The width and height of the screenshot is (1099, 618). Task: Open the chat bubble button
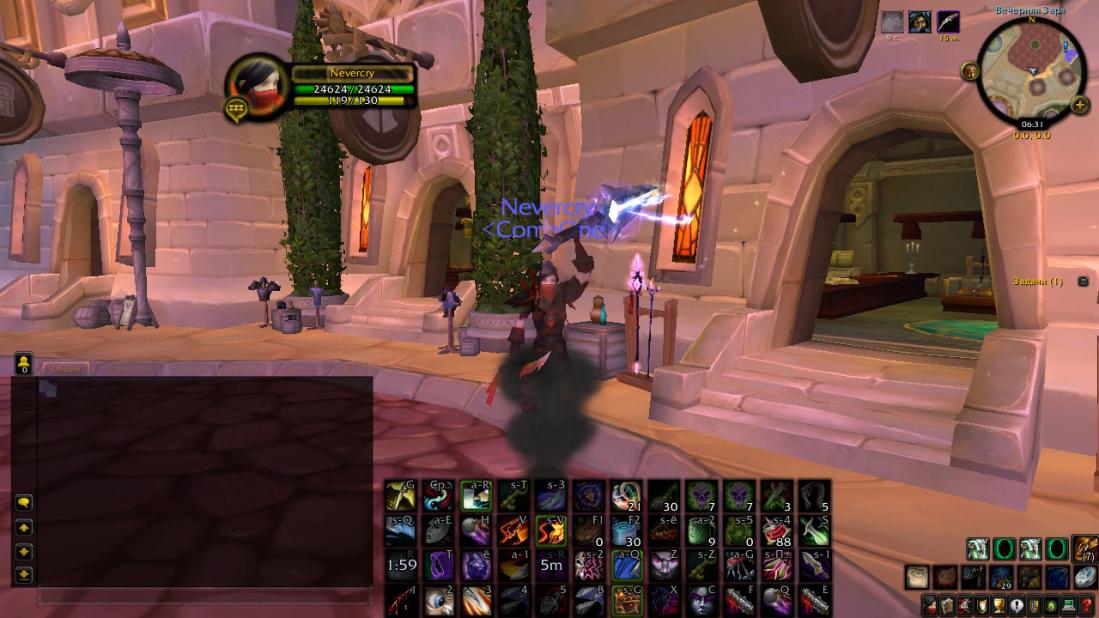pos(24,502)
